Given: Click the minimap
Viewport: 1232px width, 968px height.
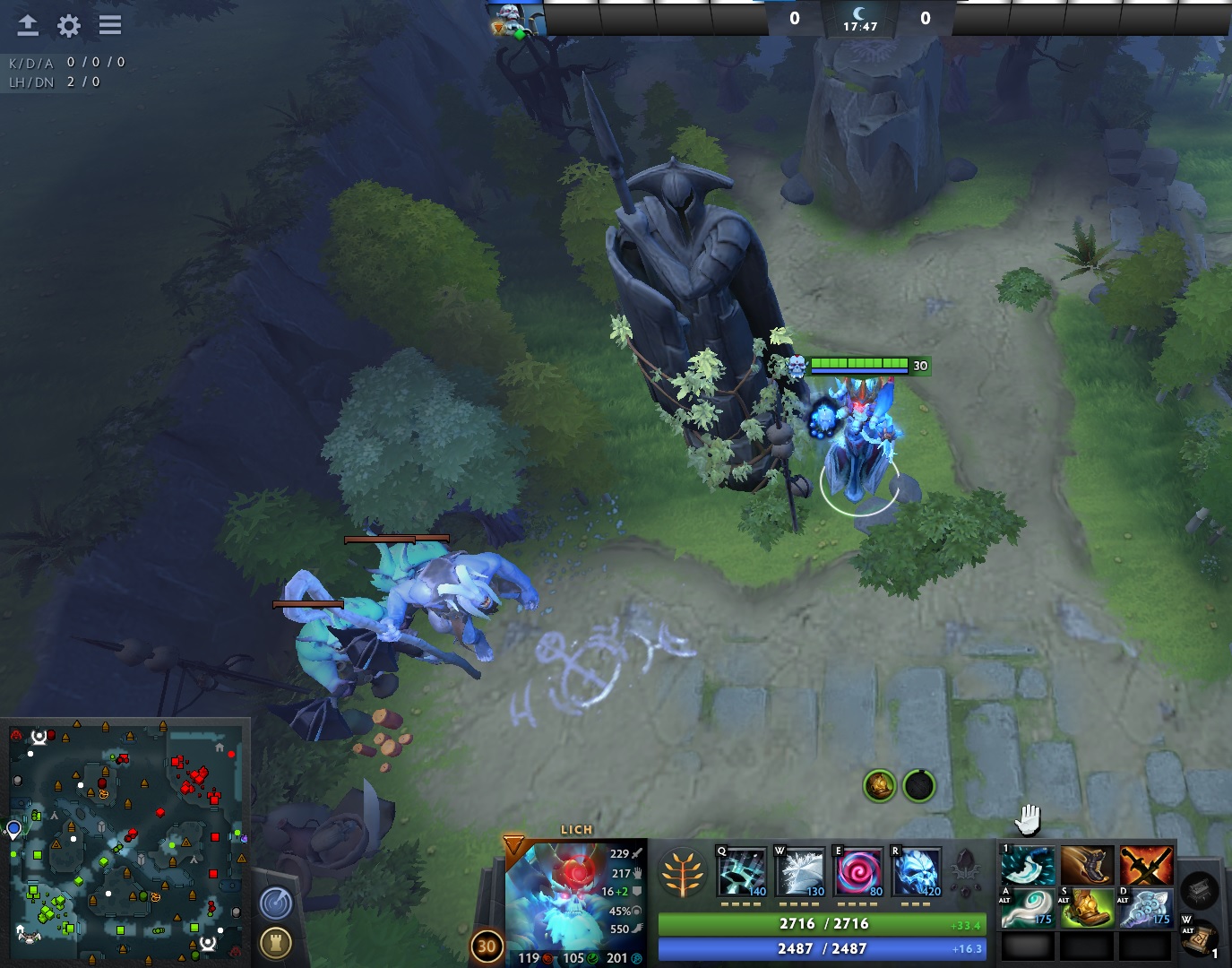Looking at the screenshot, I should 125,843.
